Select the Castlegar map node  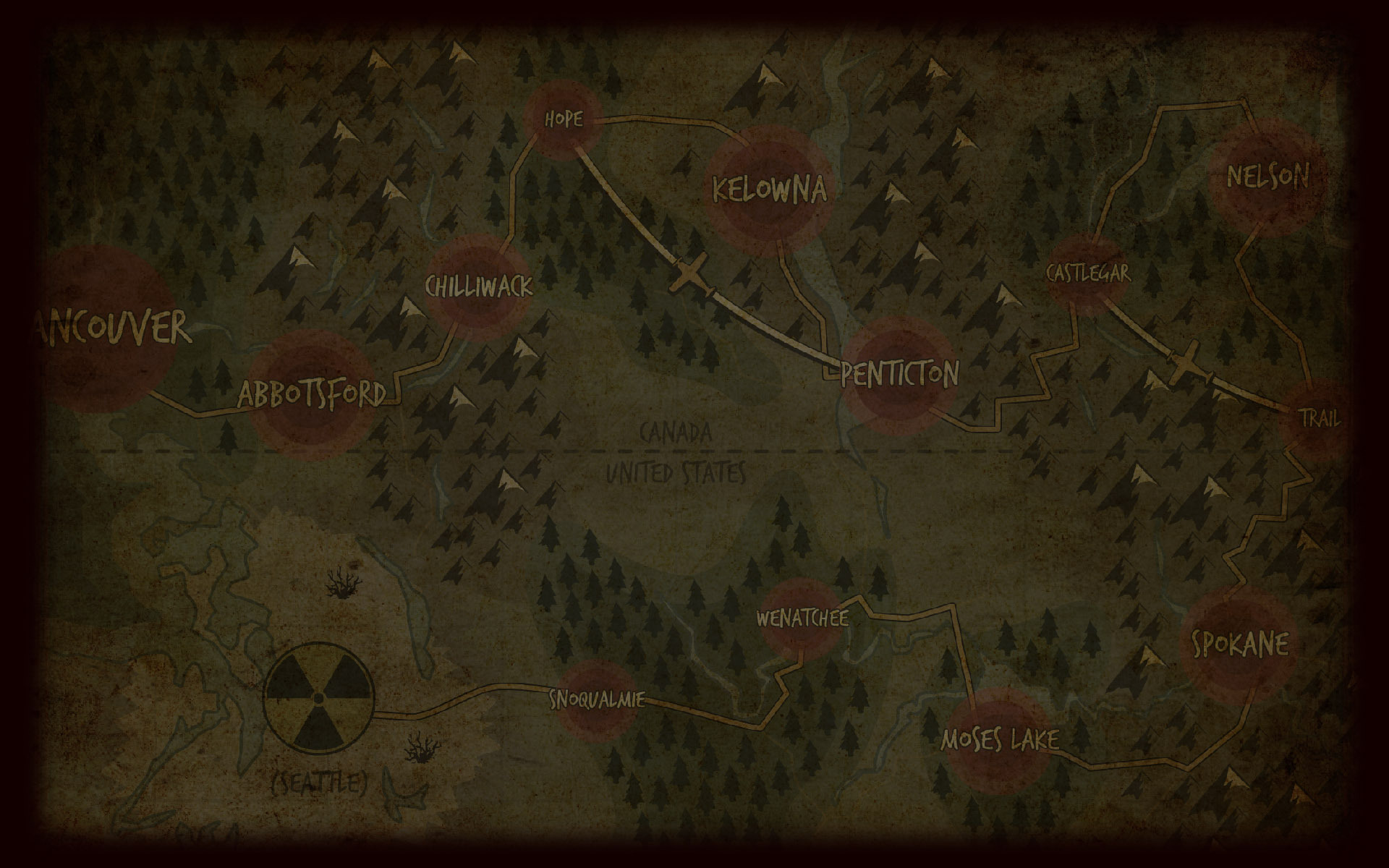[1087, 273]
